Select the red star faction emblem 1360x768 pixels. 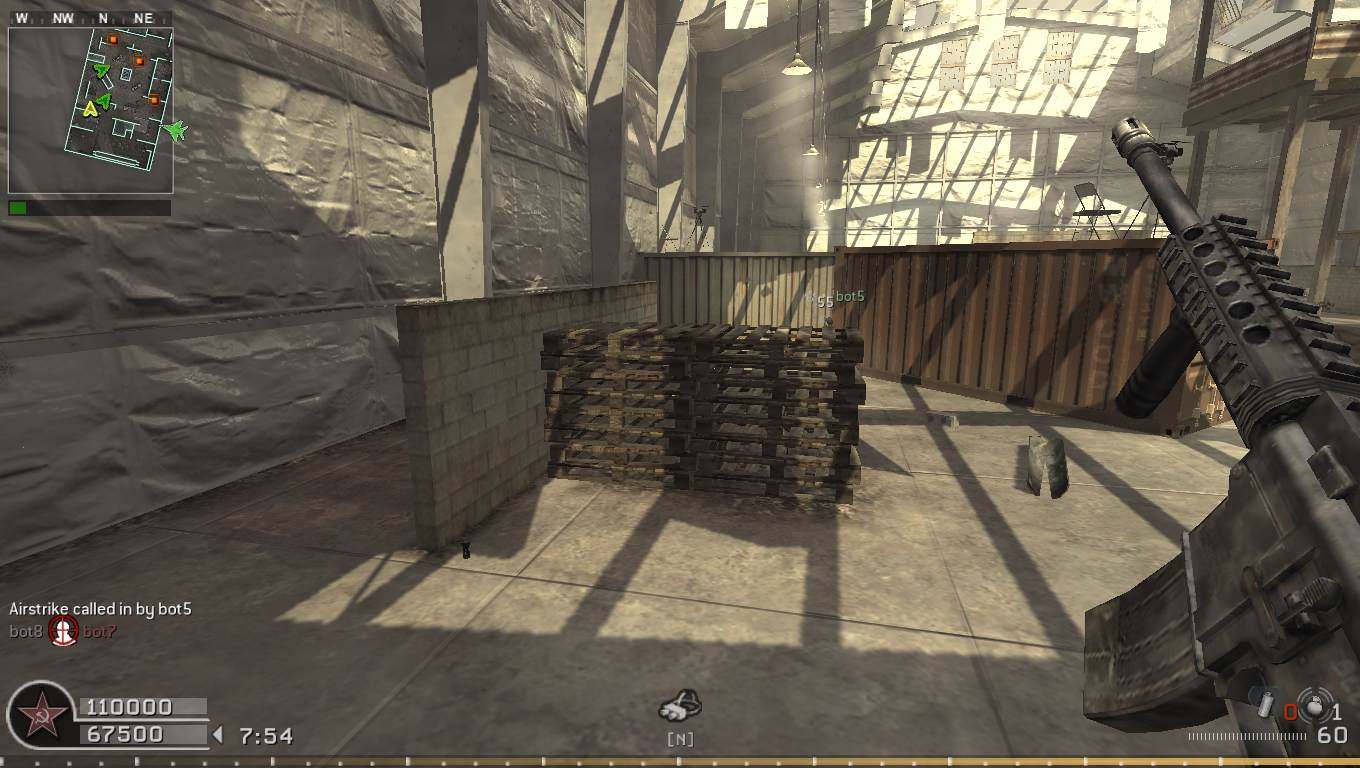coord(42,716)
